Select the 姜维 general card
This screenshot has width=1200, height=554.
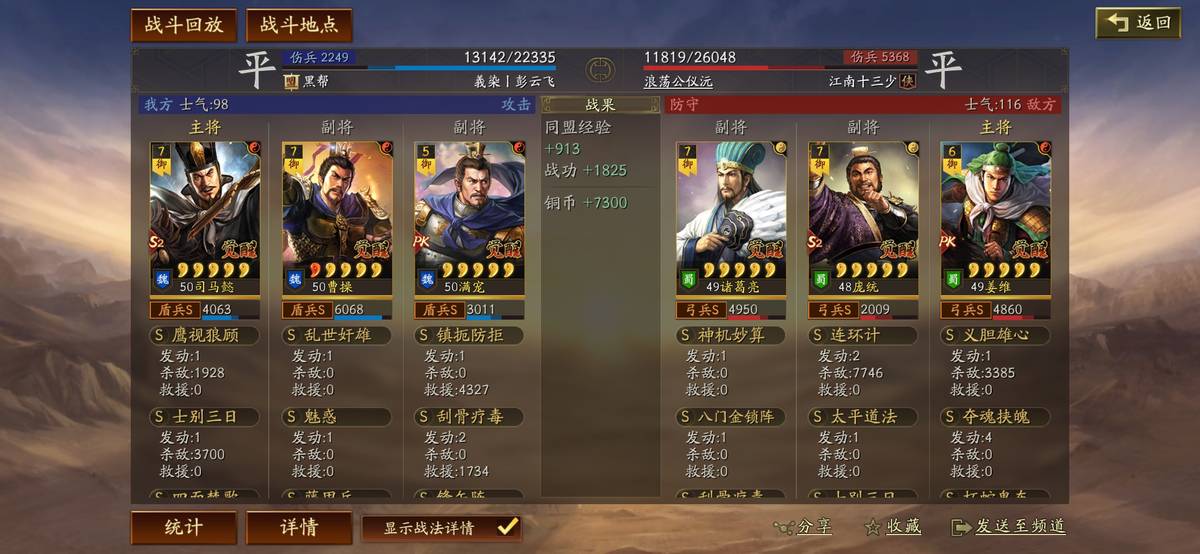(x=996, y=218)
